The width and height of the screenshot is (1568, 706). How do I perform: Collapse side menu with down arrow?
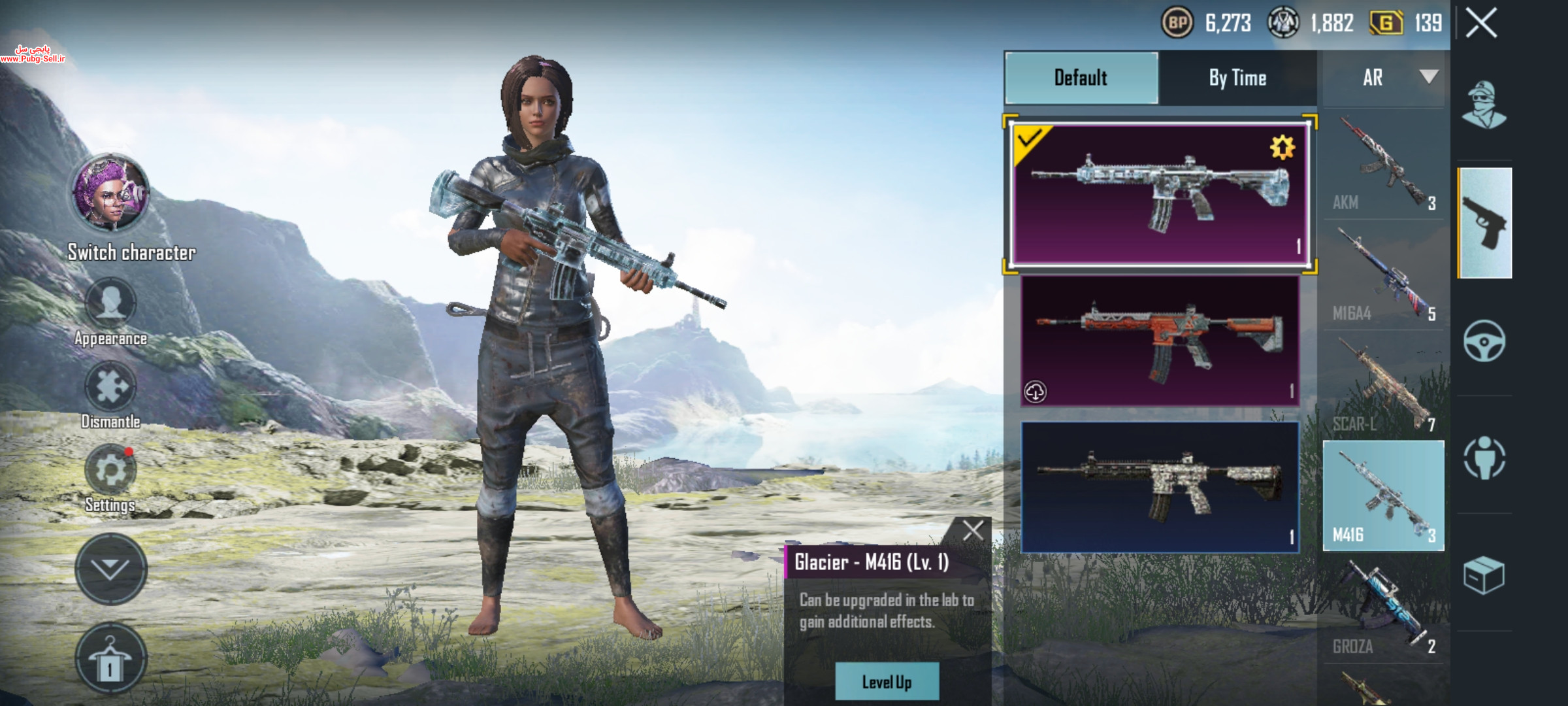110,568
